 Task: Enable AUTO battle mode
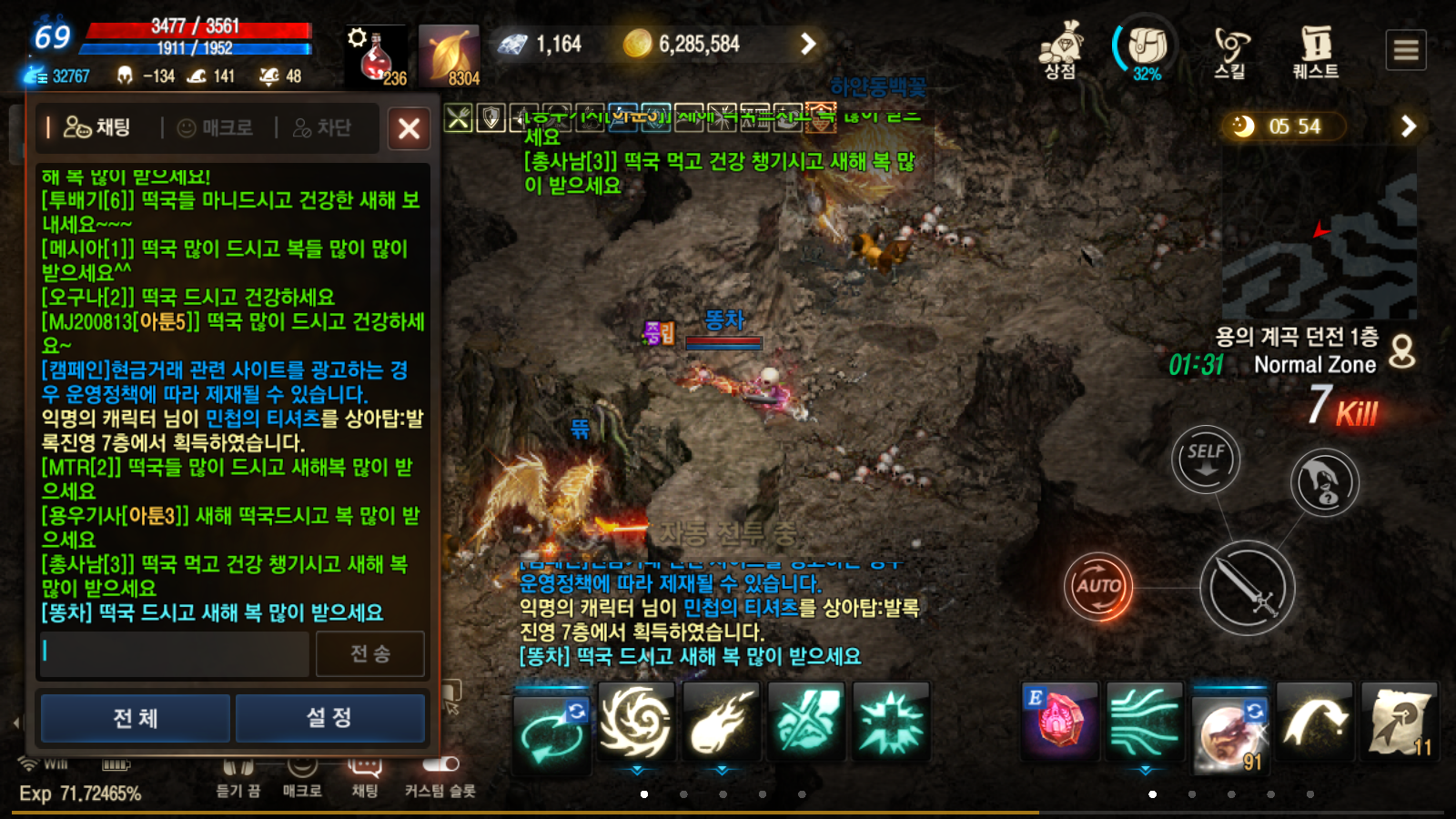(1098, 587)
